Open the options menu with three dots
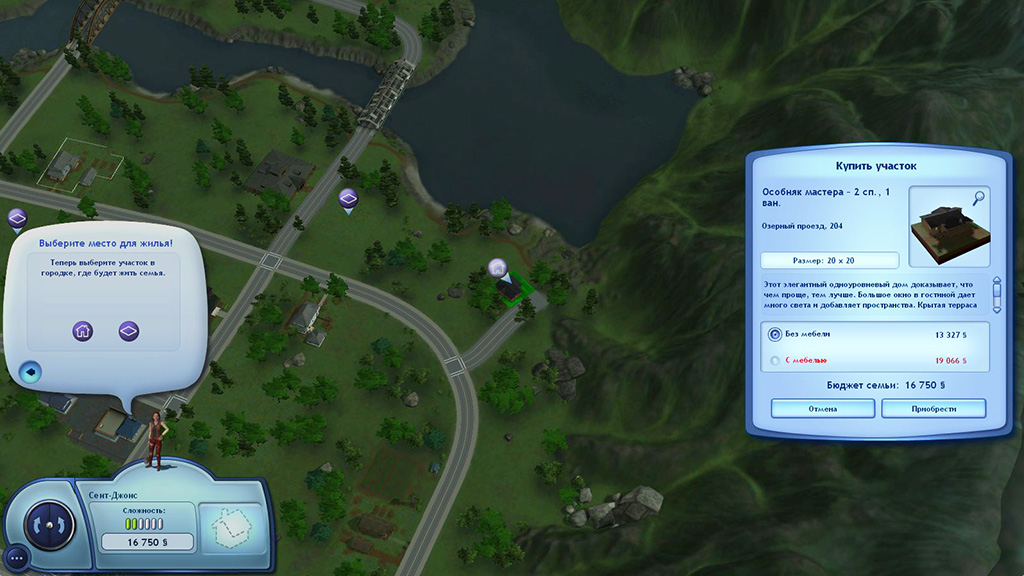Image resolution: width=1024 pixels, height=576 pixels. [16, 556]
